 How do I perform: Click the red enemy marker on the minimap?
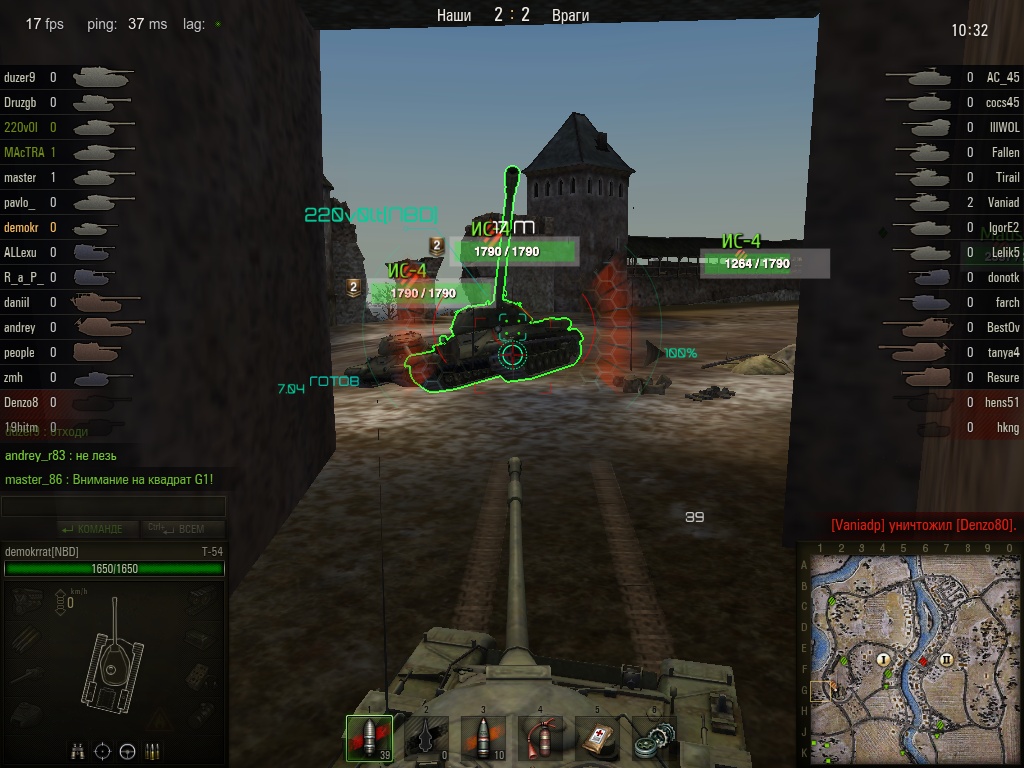pos(923,661)
